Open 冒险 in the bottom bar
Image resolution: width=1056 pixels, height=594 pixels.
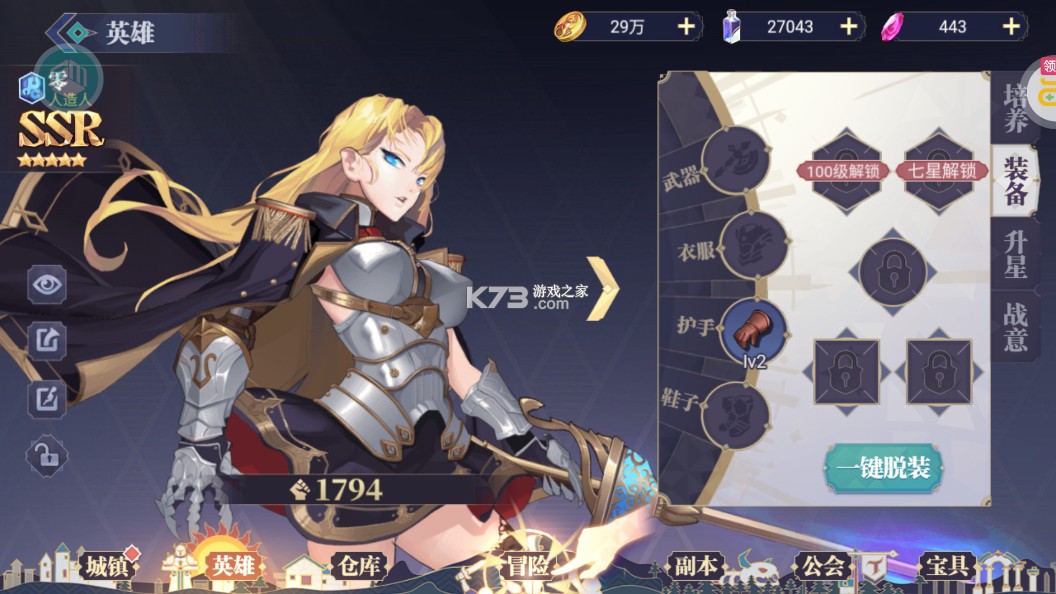(527, 566)
